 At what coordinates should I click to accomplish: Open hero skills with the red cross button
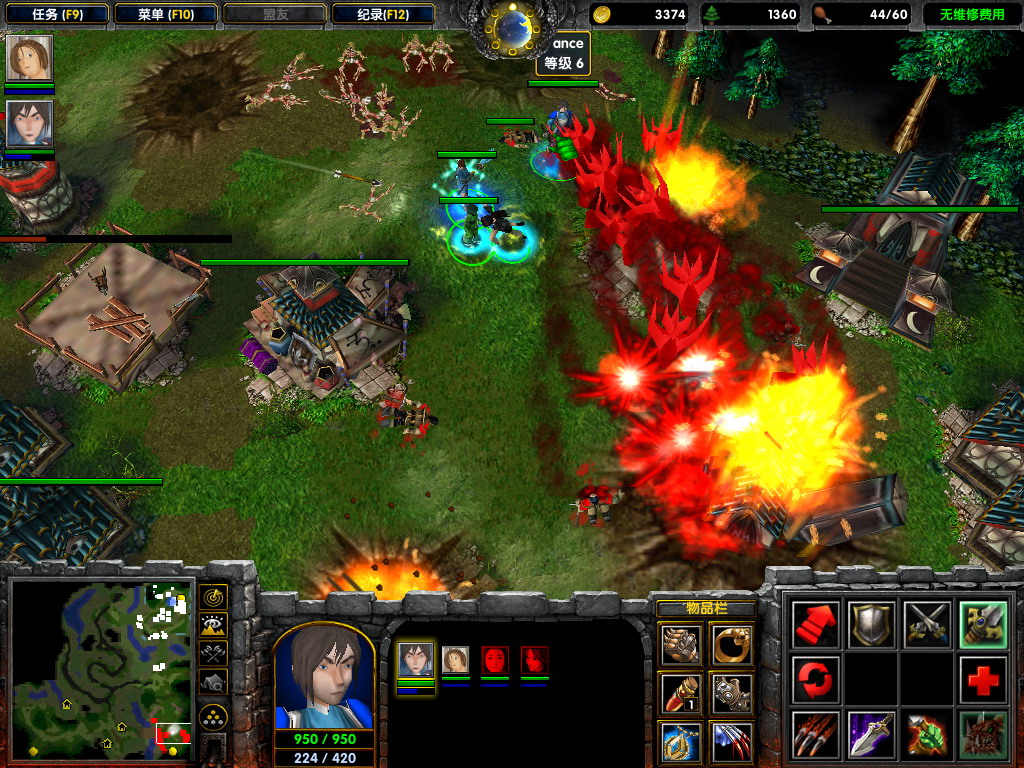tap(982, 680)
